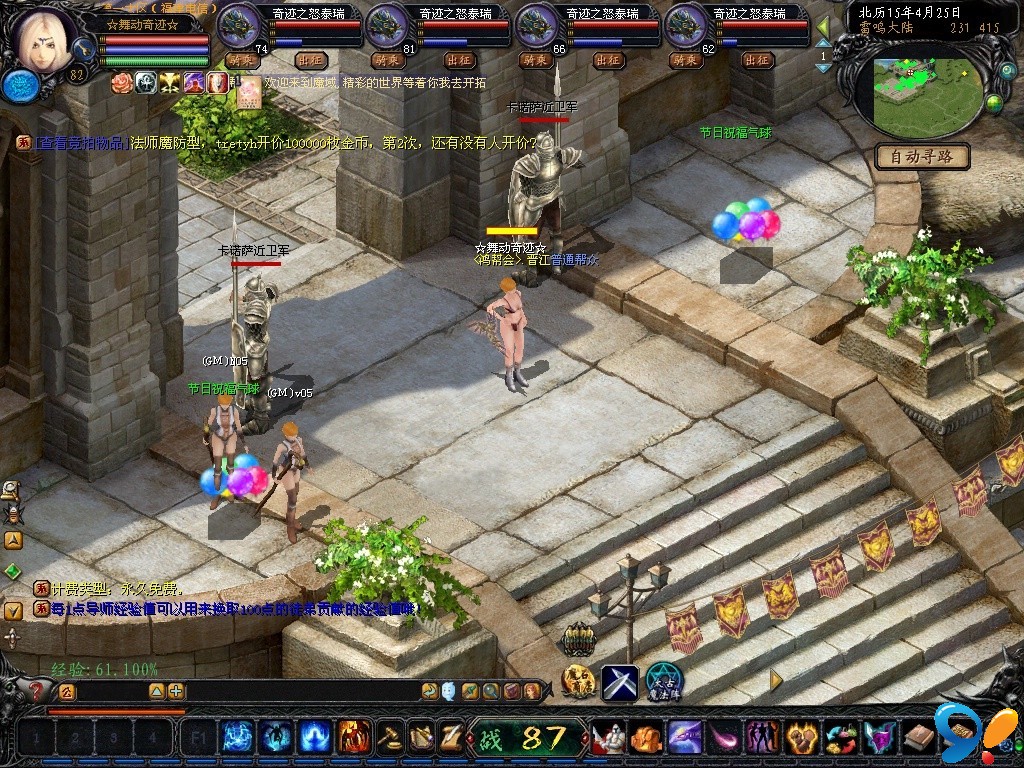Click 骑乘 for the level 81 pet
The width and height of the screenshot is (1024, 768).
click(x=388, y=60)
